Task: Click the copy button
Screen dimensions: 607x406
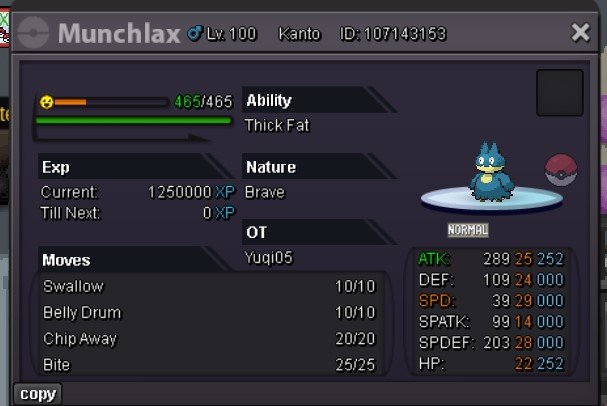Action: pyautogui.click(x=38, y=394)
